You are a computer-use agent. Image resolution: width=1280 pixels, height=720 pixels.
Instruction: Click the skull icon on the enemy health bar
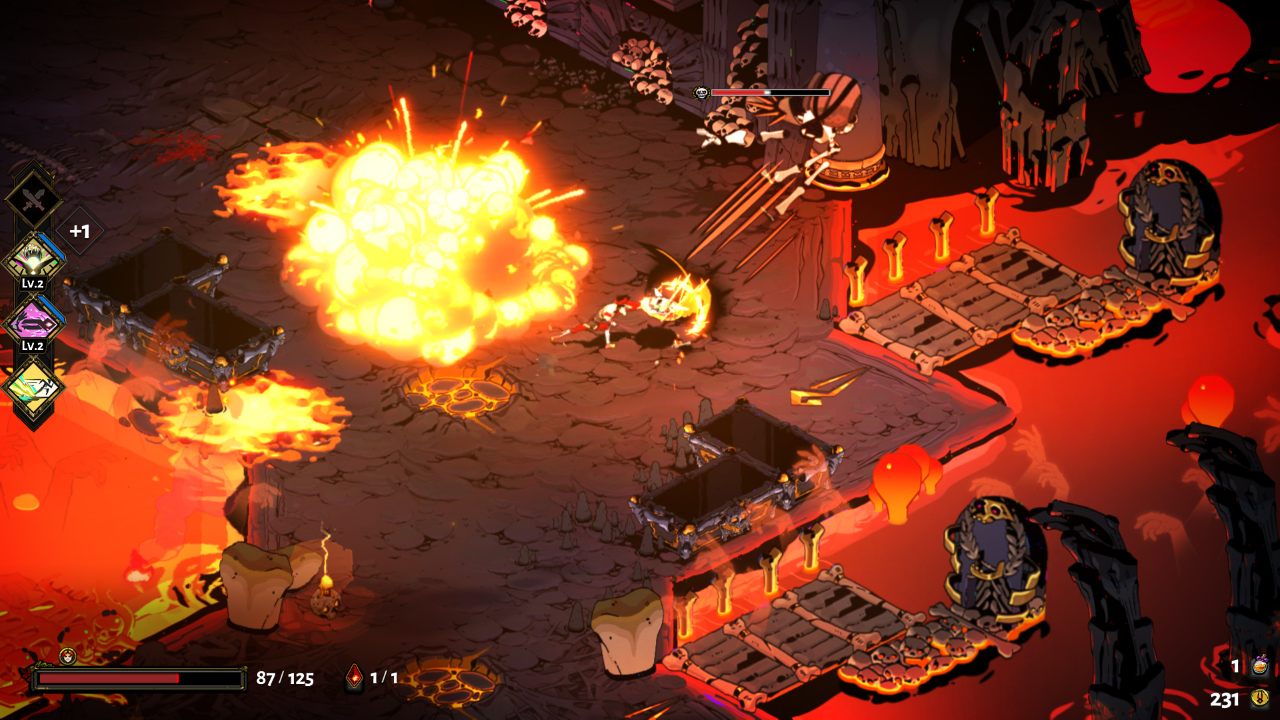pos(699,92)
